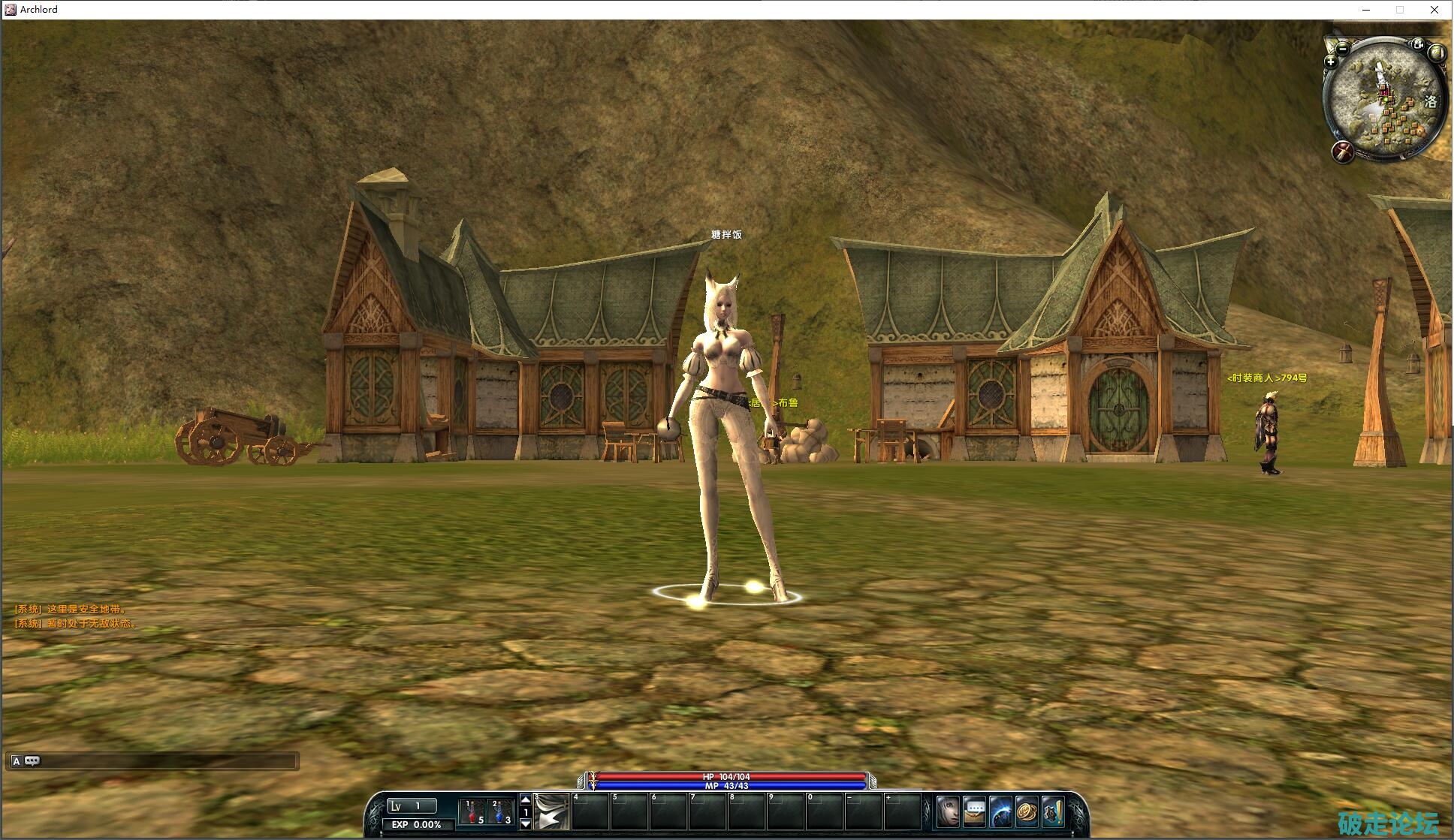Image resolution: width=1454 pixels, height=840 pixels.
Task: Use the blue mana potion in slot 2
Action: point(499,811)
